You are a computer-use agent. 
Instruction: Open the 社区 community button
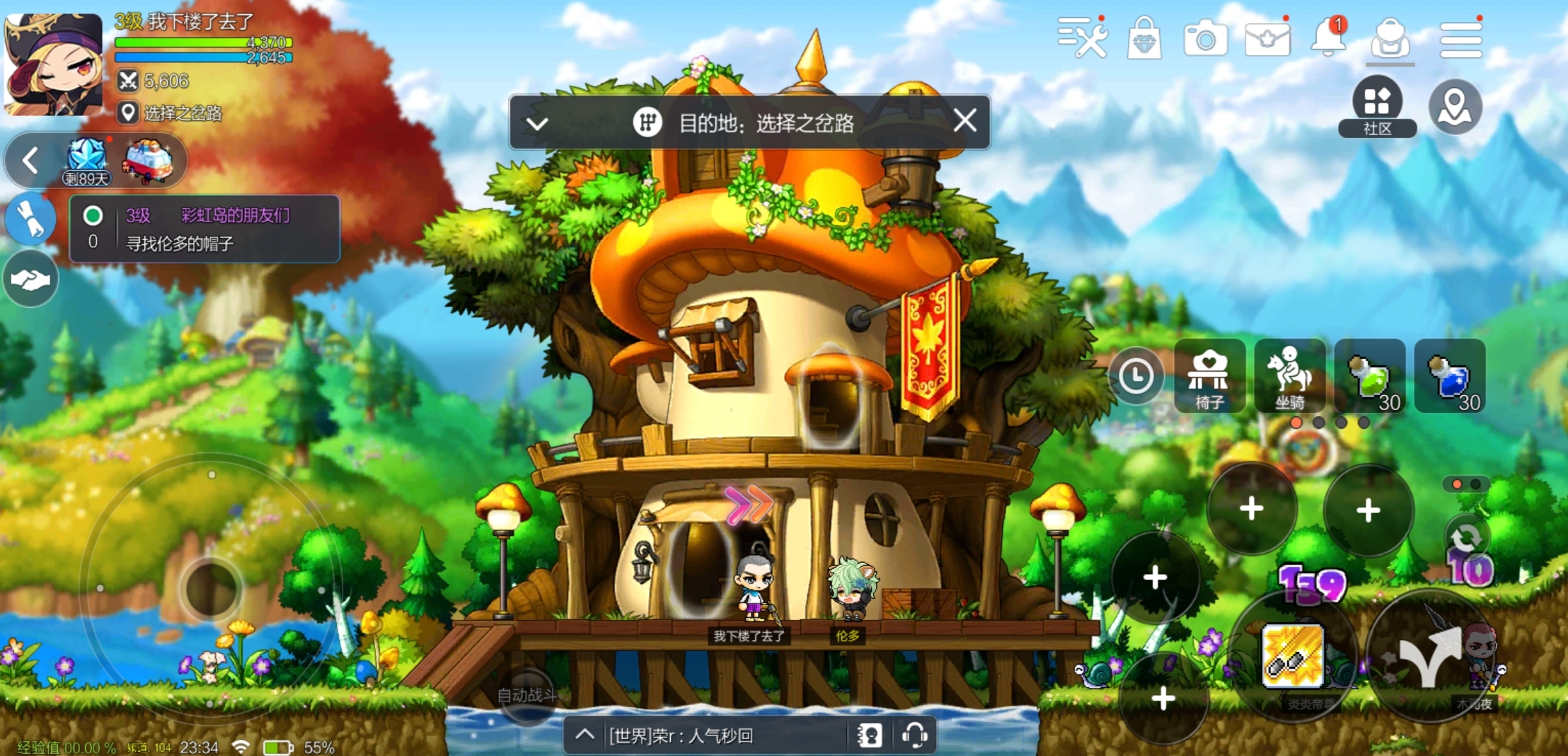click(x=1377, y=106)
